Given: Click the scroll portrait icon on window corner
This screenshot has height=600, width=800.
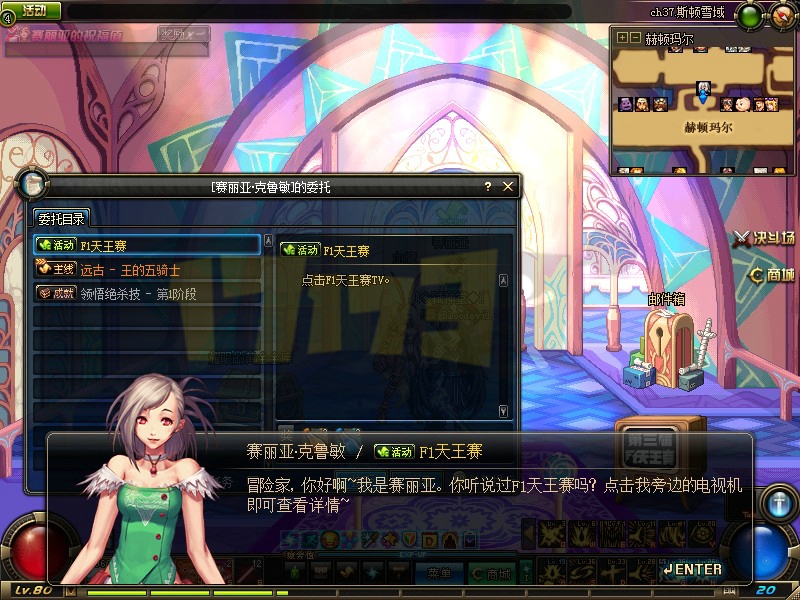Looking at the screenshot, I should coord(31,186).
